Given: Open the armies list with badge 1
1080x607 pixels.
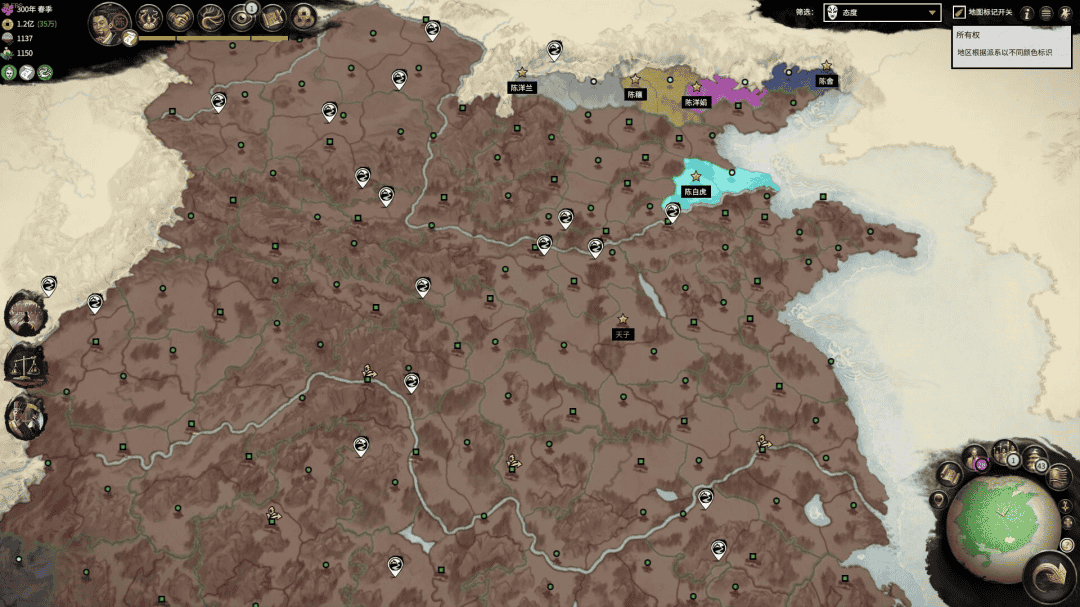Looking at the screenshot, I should (x=1005, y=454).
